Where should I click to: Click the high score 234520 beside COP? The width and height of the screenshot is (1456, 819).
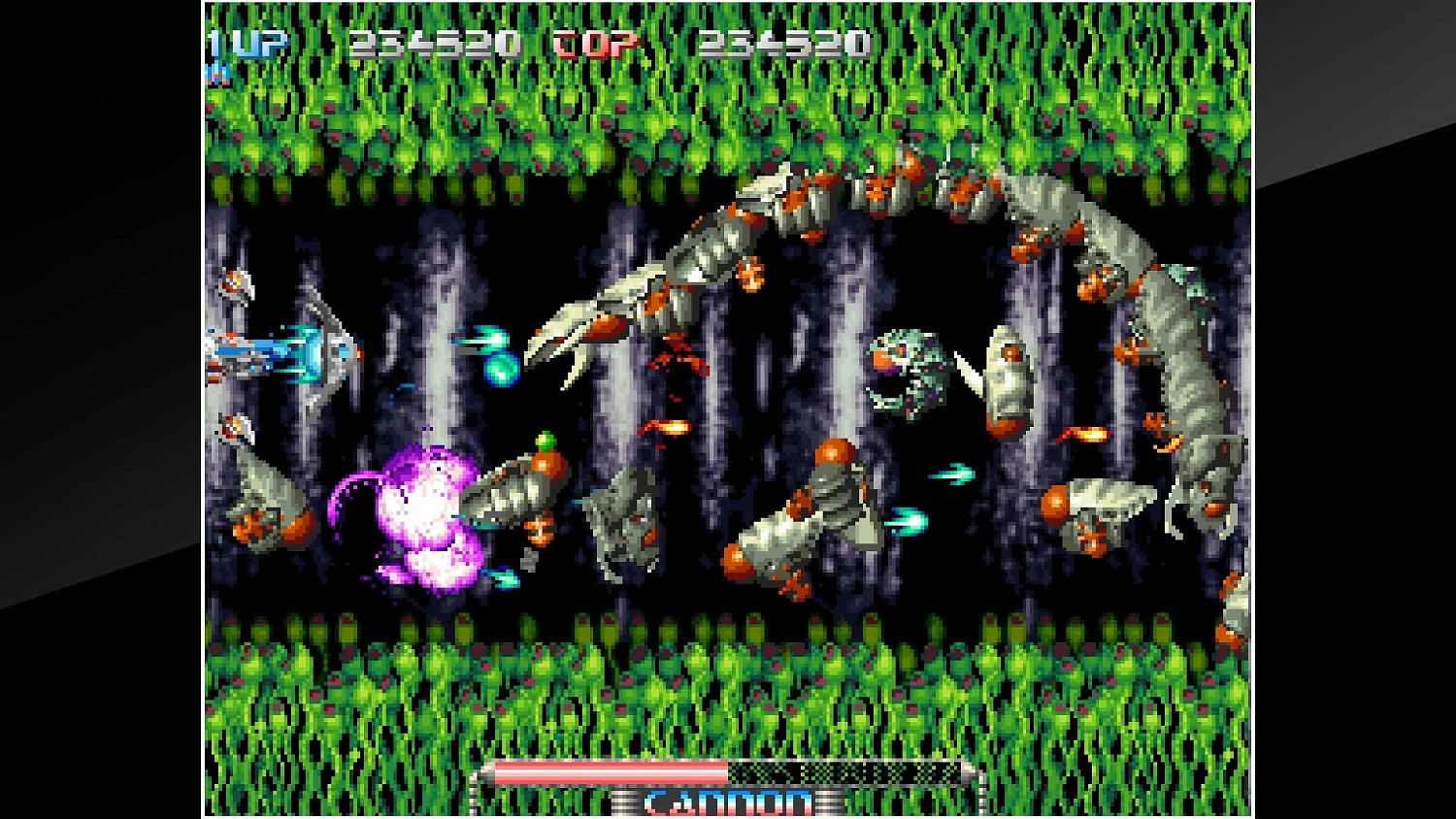click(x=786, y=44)
